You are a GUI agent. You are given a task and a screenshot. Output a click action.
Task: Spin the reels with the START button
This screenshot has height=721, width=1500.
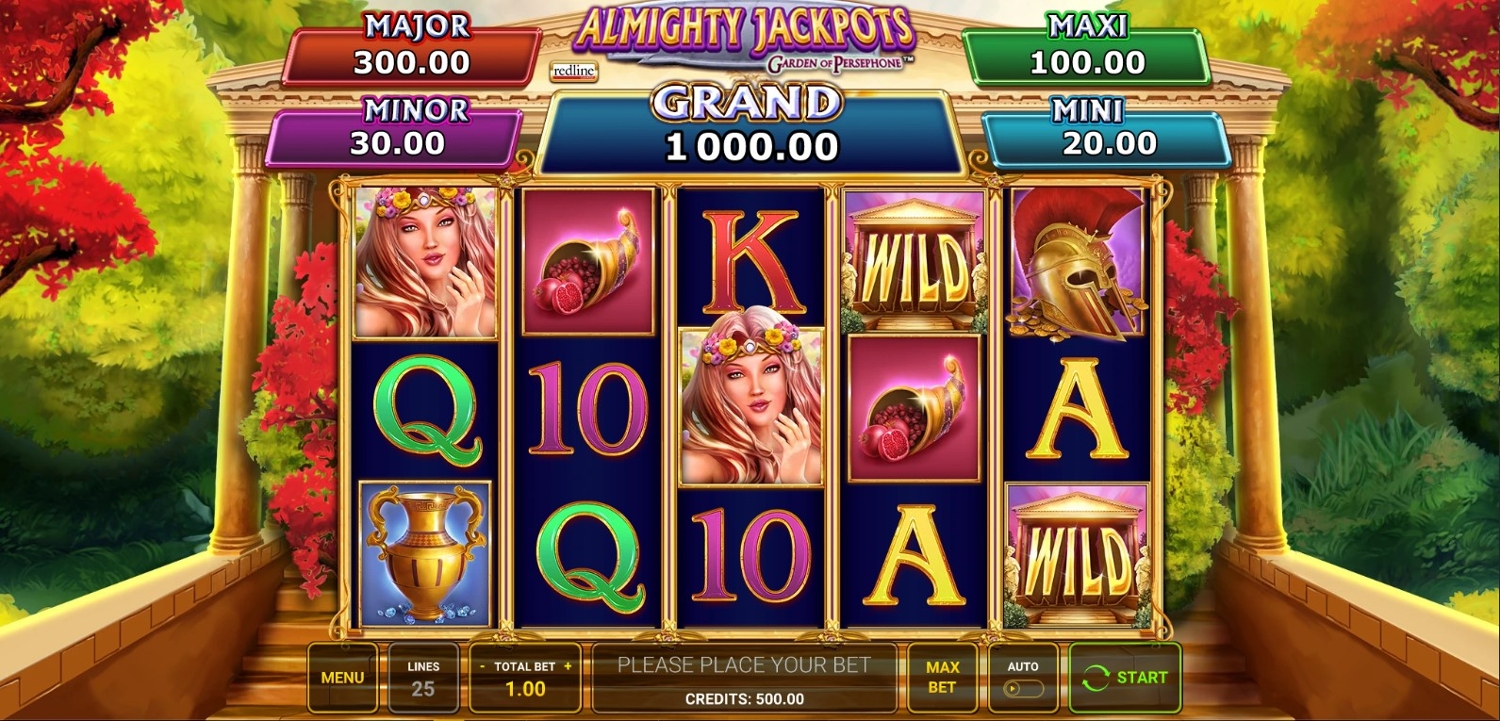tap(1125, 677)
